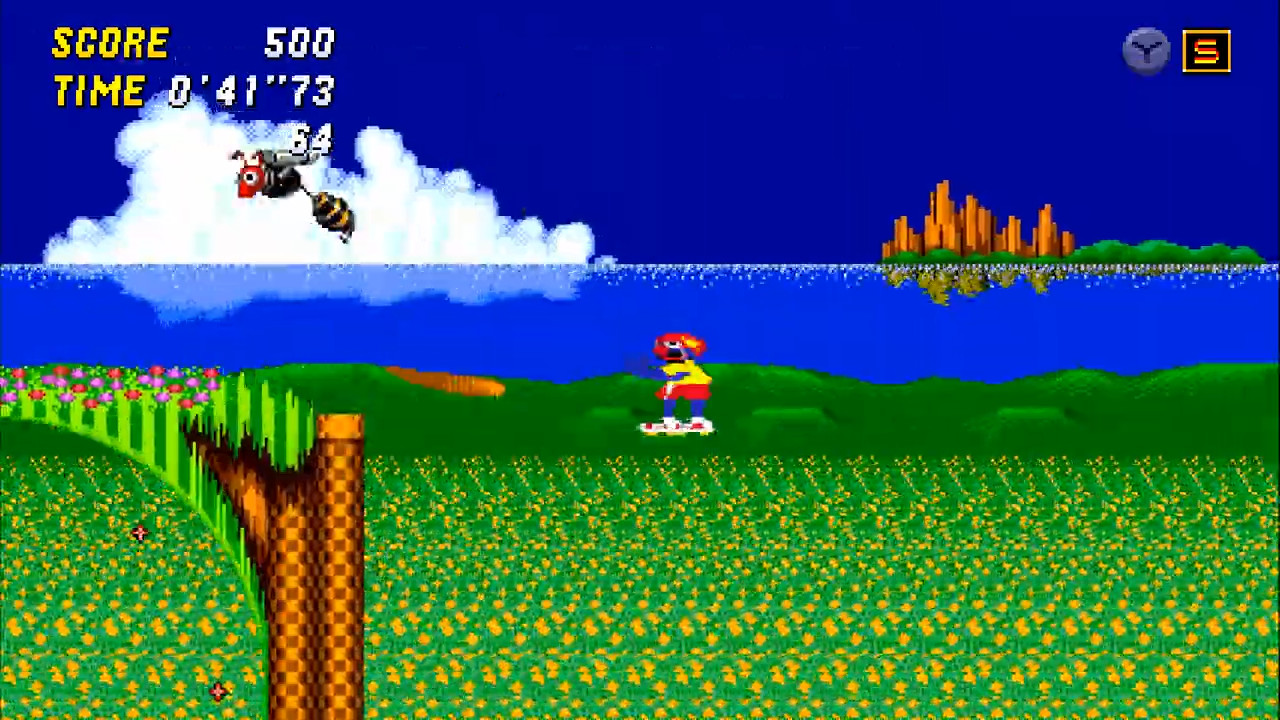Select the TIME label text
This screenshot has height=720, width=1280.
click(x=98, y=91)
